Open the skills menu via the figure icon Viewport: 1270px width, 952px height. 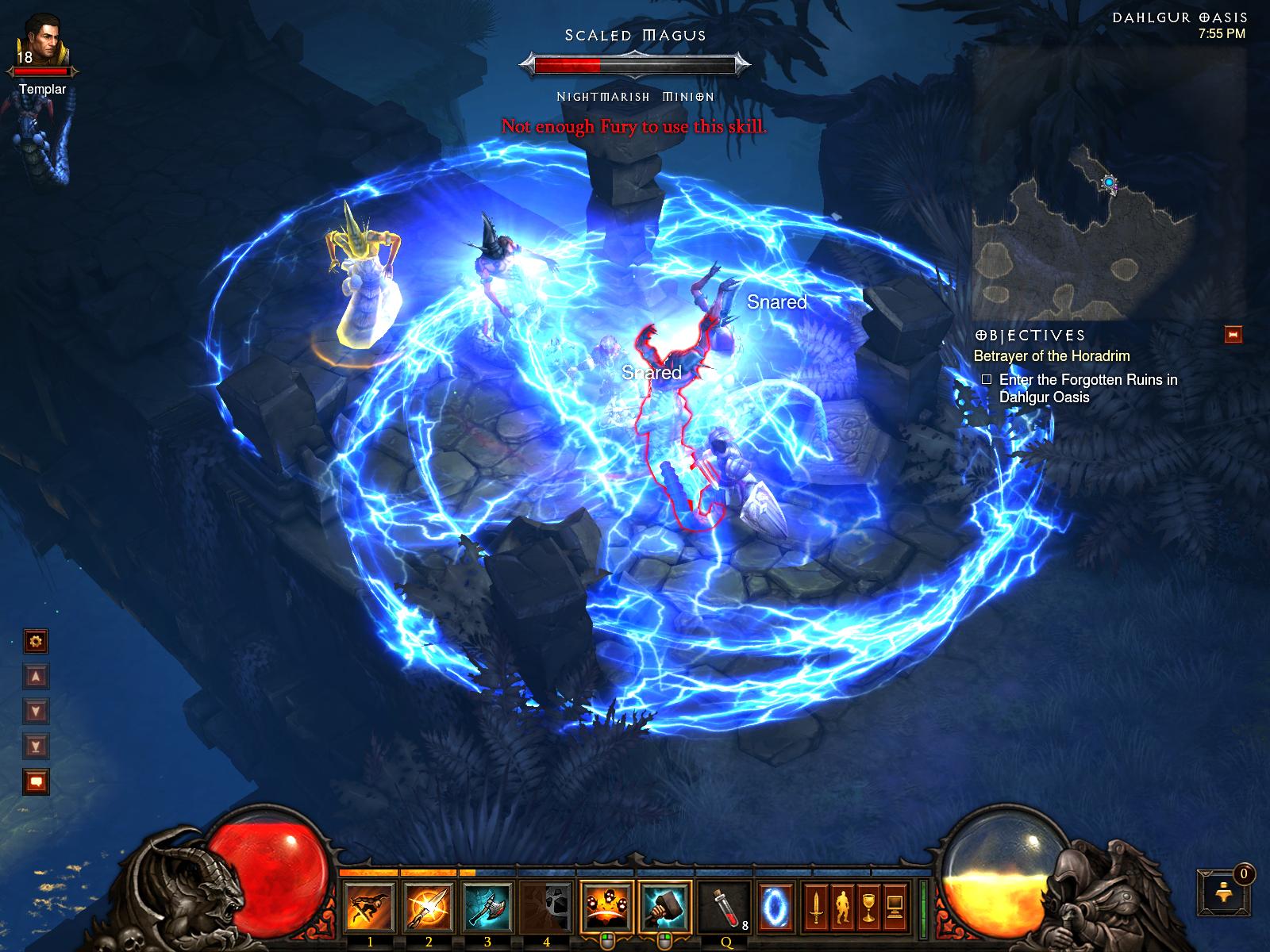(x=841, y=906)
